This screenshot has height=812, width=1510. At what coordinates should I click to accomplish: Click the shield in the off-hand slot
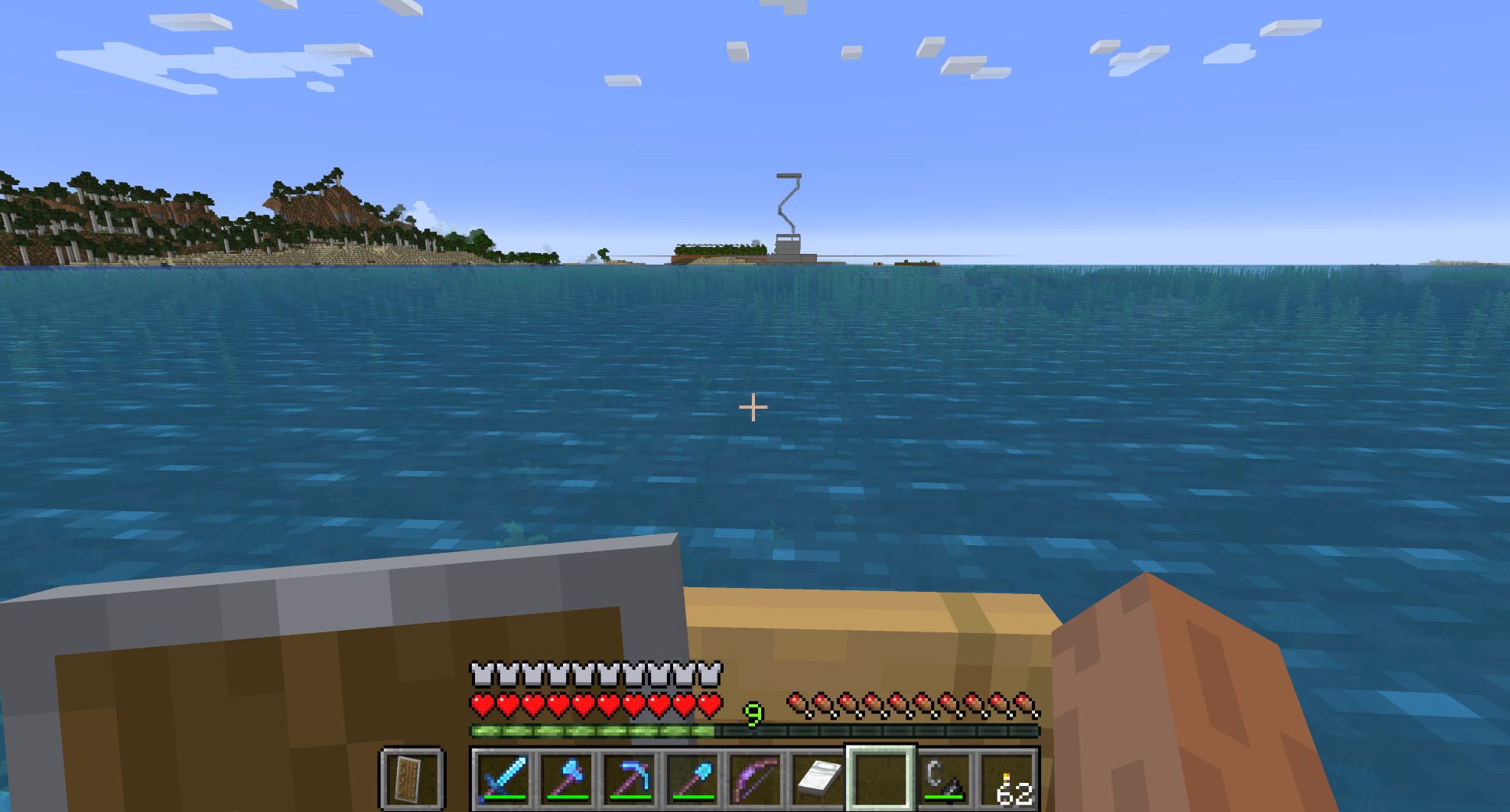pos(412,778)
